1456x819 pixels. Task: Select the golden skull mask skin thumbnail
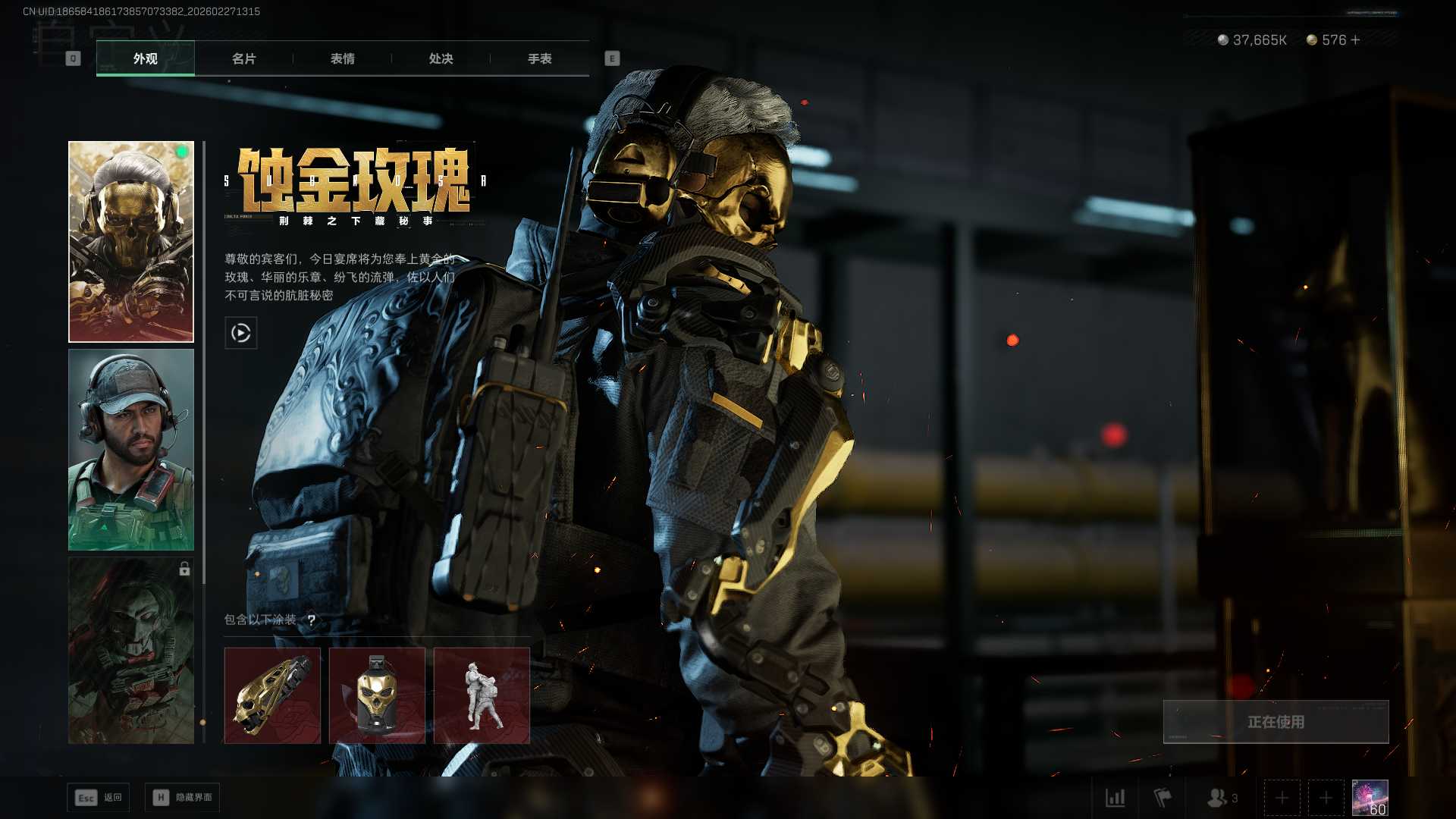point(131,241)
